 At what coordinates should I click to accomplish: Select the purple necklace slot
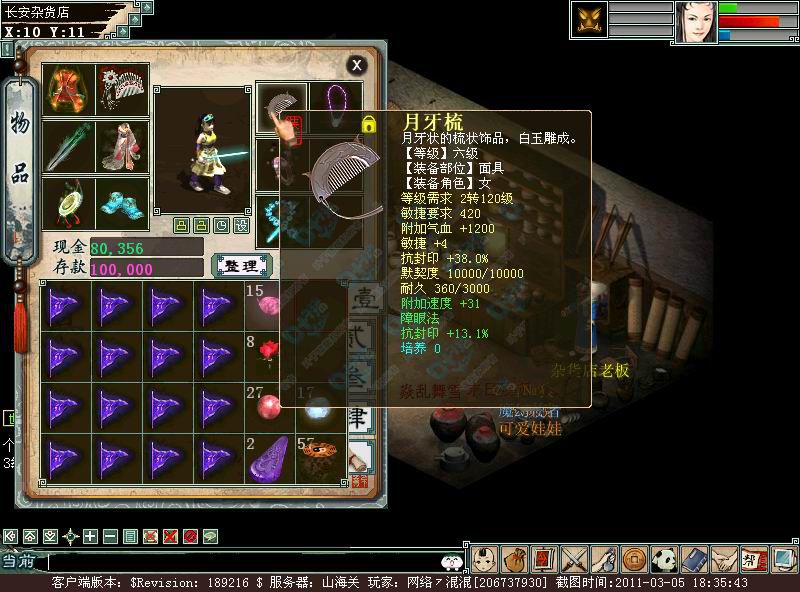pos(336,106)
